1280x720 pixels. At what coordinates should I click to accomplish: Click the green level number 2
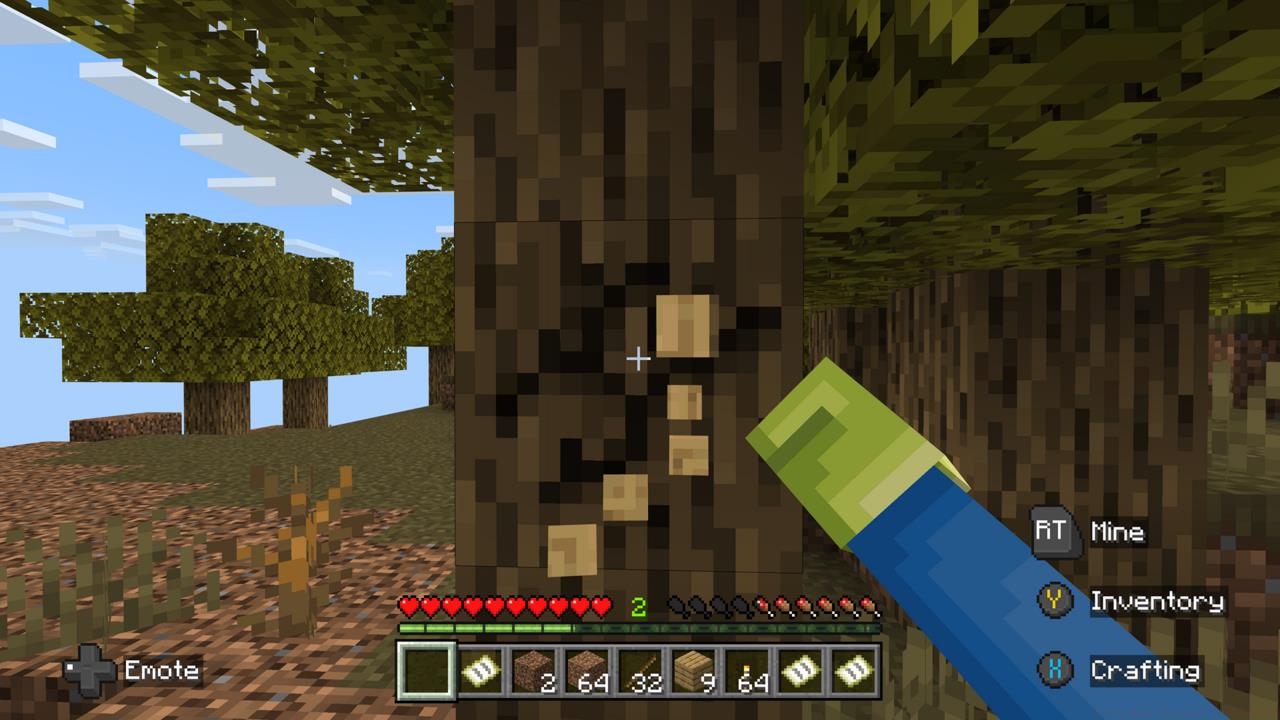(641, 606)
